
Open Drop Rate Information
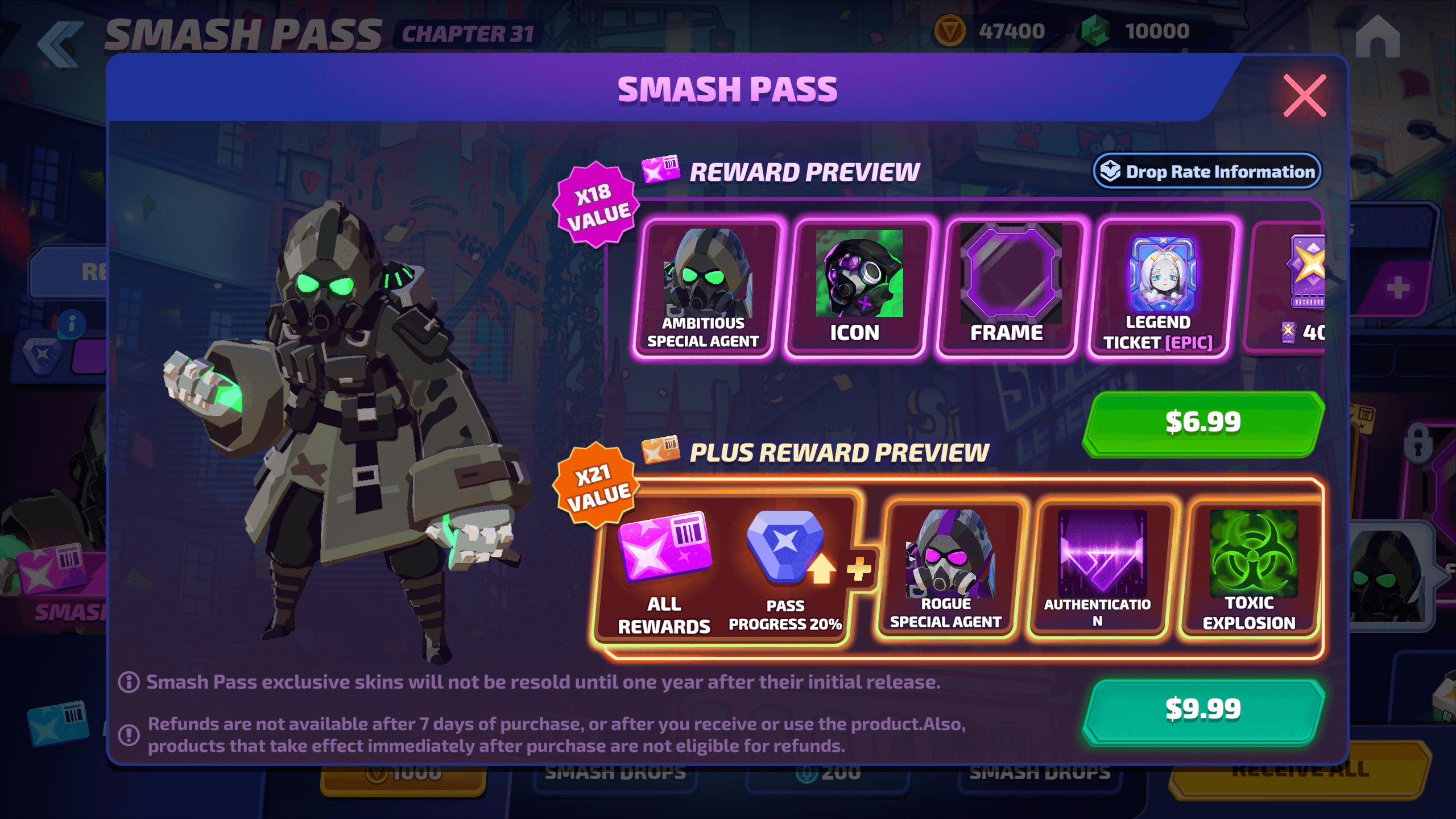click(x=1207, y=171)
